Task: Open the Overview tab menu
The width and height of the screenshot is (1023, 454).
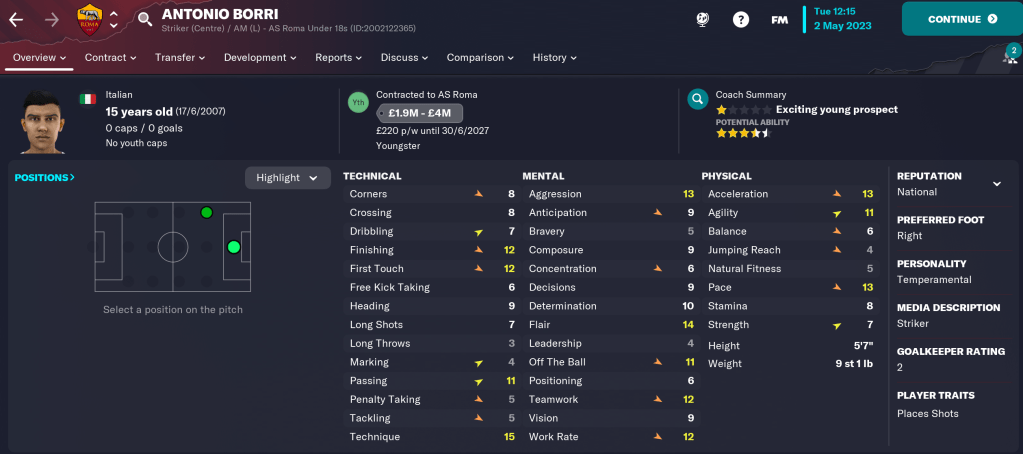Action: tap(40, 58)
